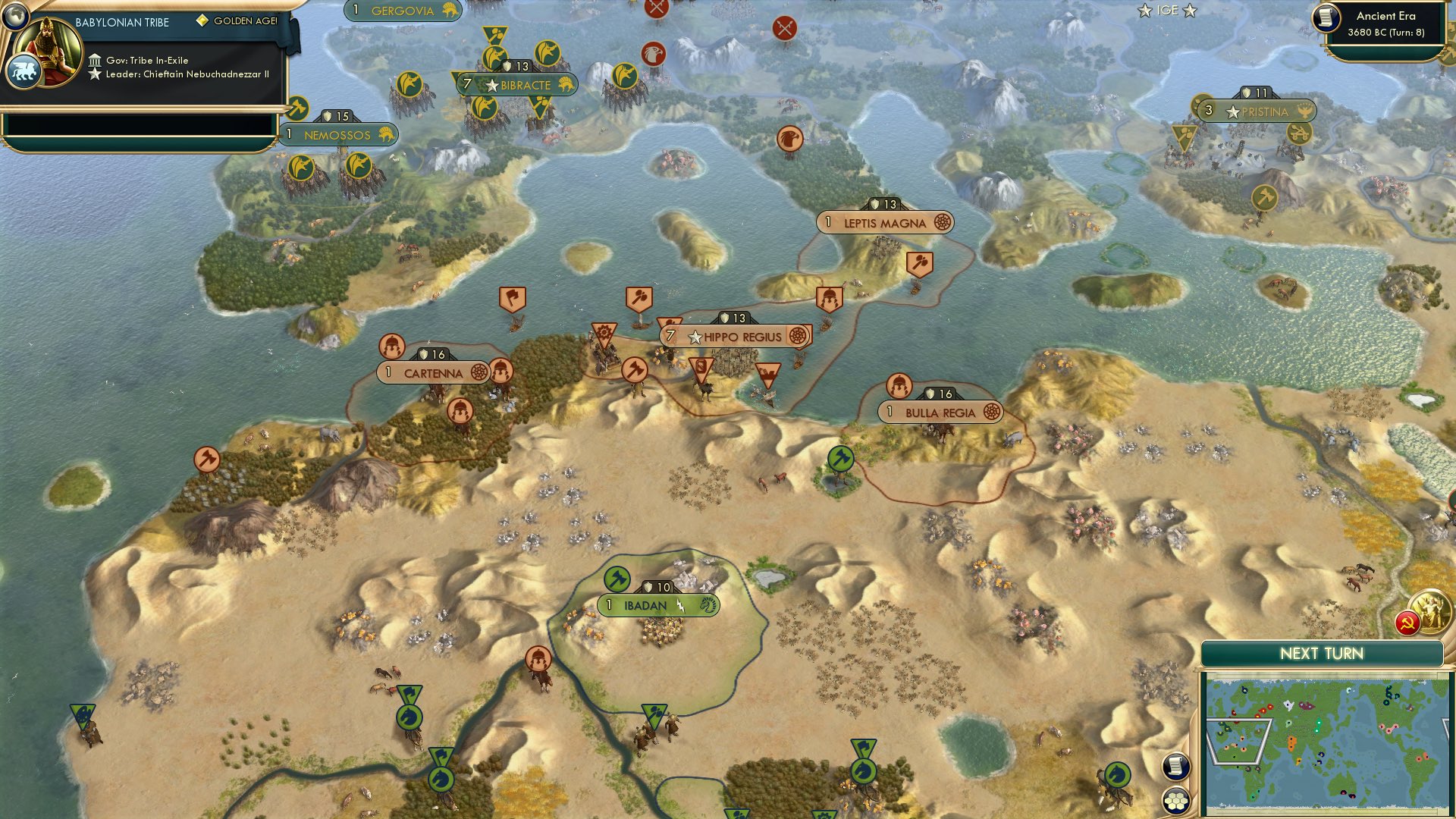This screenshot has height=819, width=1456.
Task: Click the Babylonian Tribe title bar
Action: 121,23
